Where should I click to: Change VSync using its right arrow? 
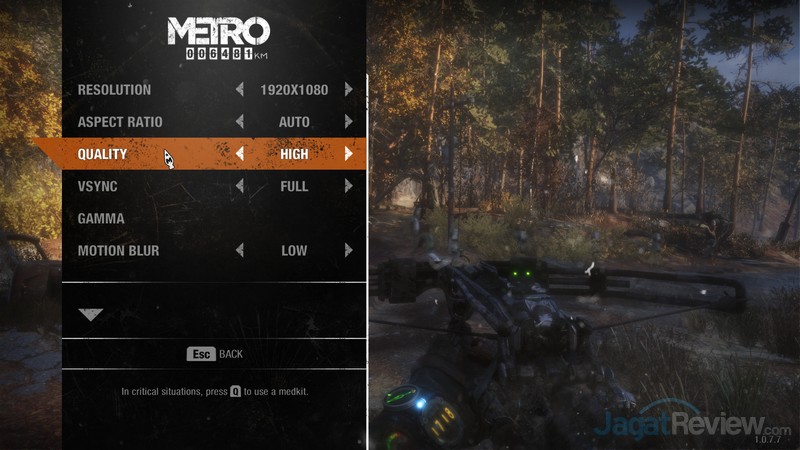pyautogui.click(x=348, y=186)
